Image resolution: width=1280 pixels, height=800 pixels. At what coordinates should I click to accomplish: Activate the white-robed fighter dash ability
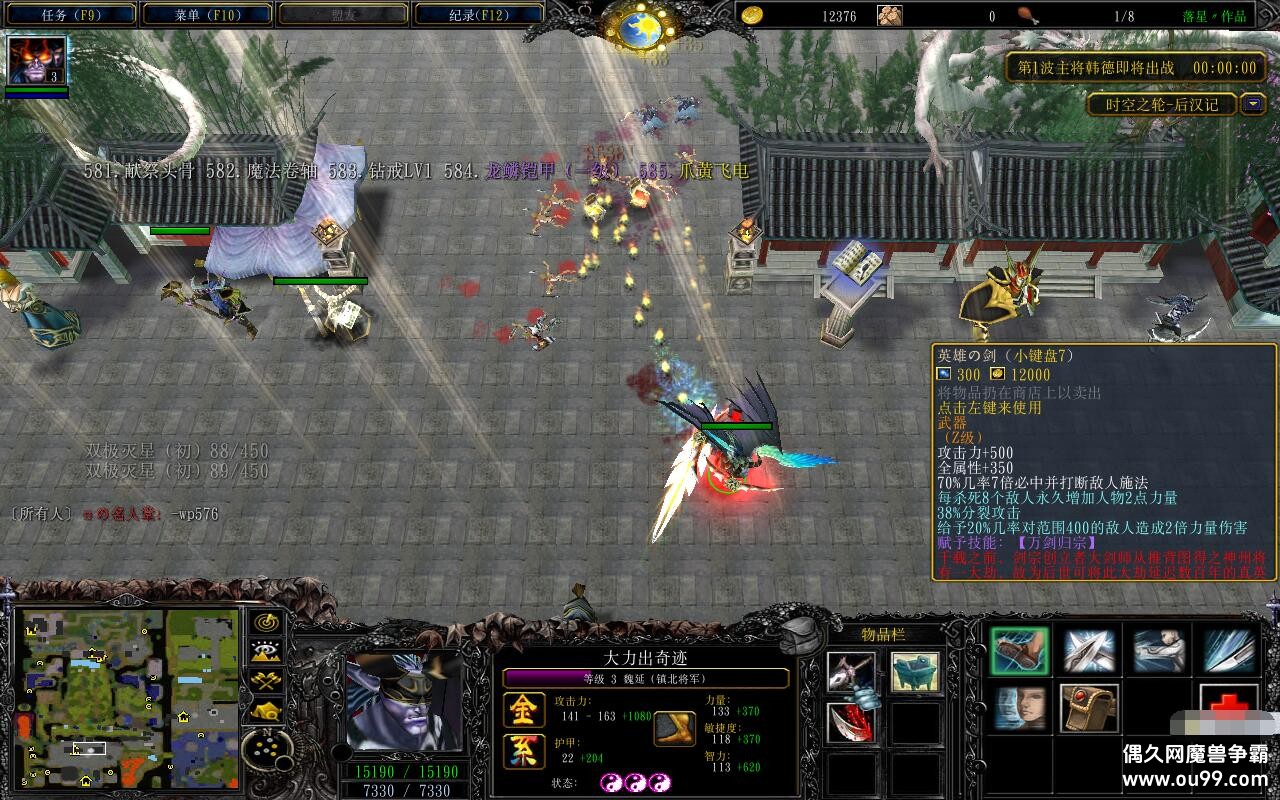point(1160,651)
